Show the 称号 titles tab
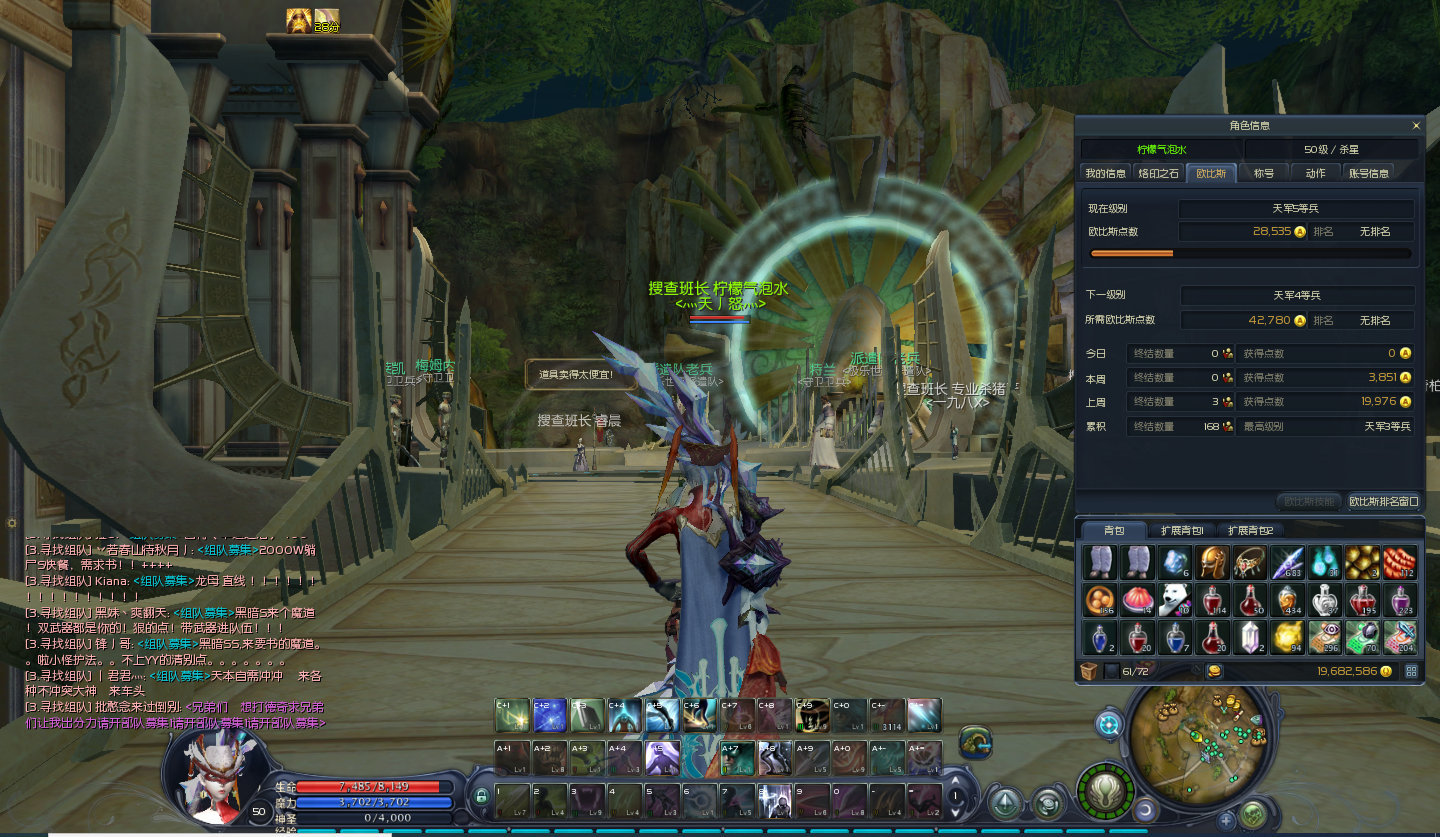Image resolution: width=1440 pixels, height=837 pixels. [1264, 173]
